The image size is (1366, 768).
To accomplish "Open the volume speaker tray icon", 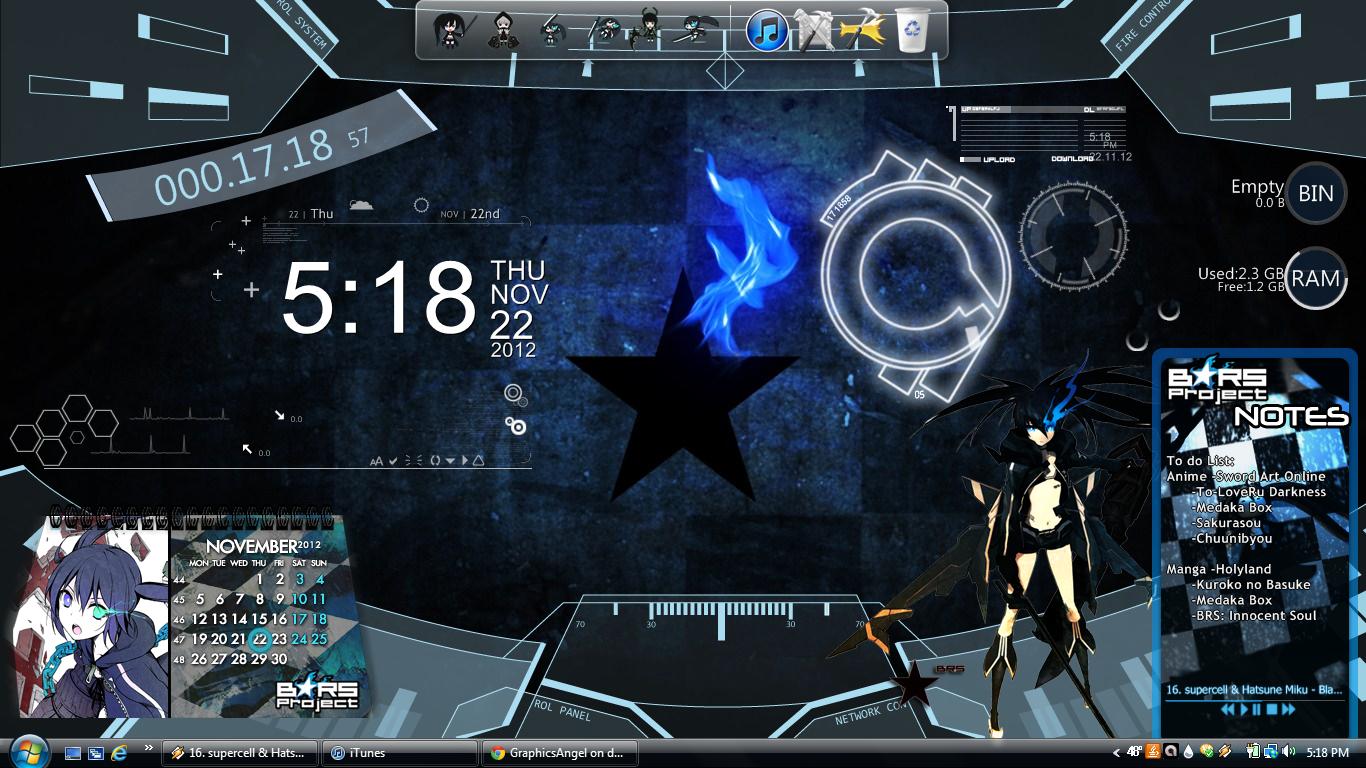I will point(1288,752).
